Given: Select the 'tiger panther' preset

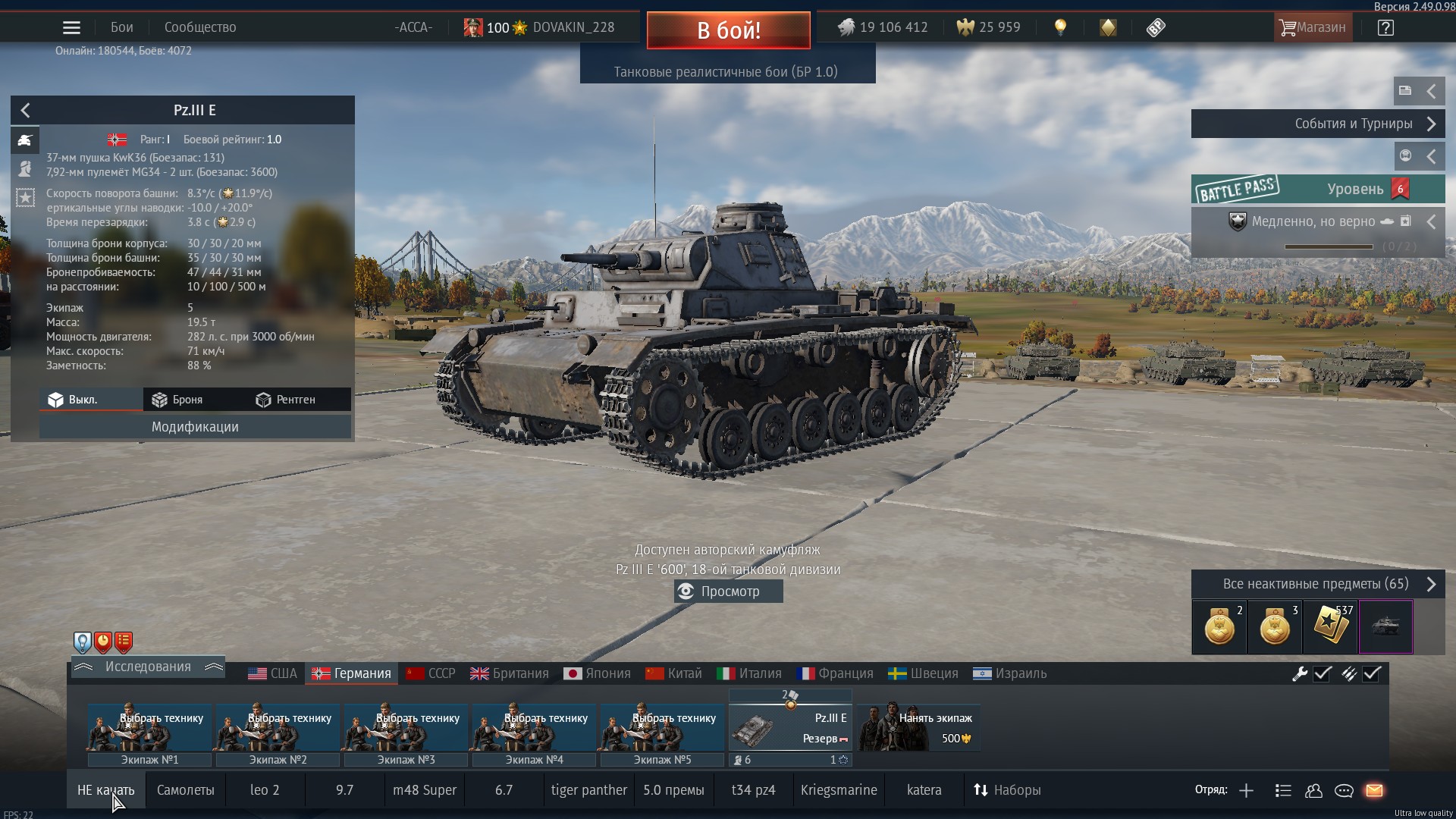Looking at the screenshot, I should pos(588,790).
